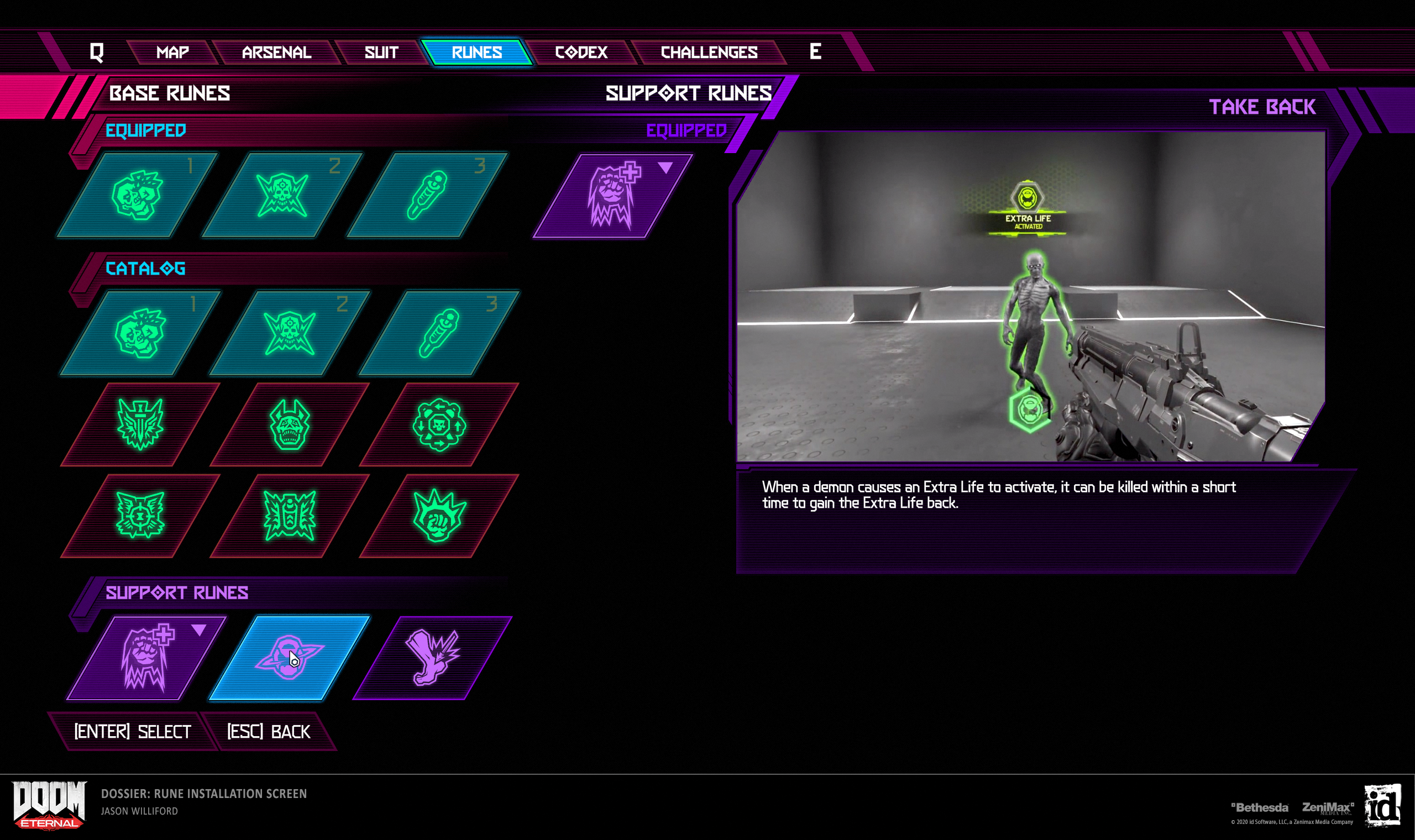Viewport: 1415px width, 840px height.
Task: Select the skull with circling arrows rune
Action: point(439,424)
